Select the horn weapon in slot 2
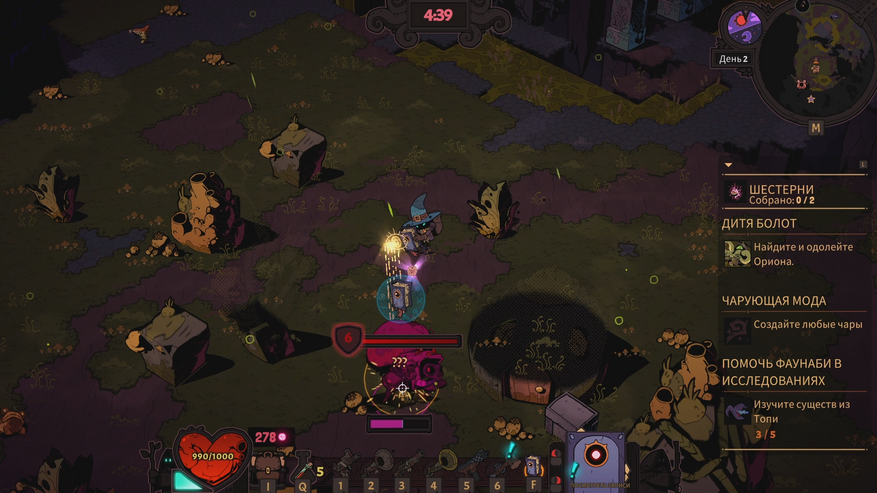The width and height of the screenshot is (877, 493). coord(377,463)
